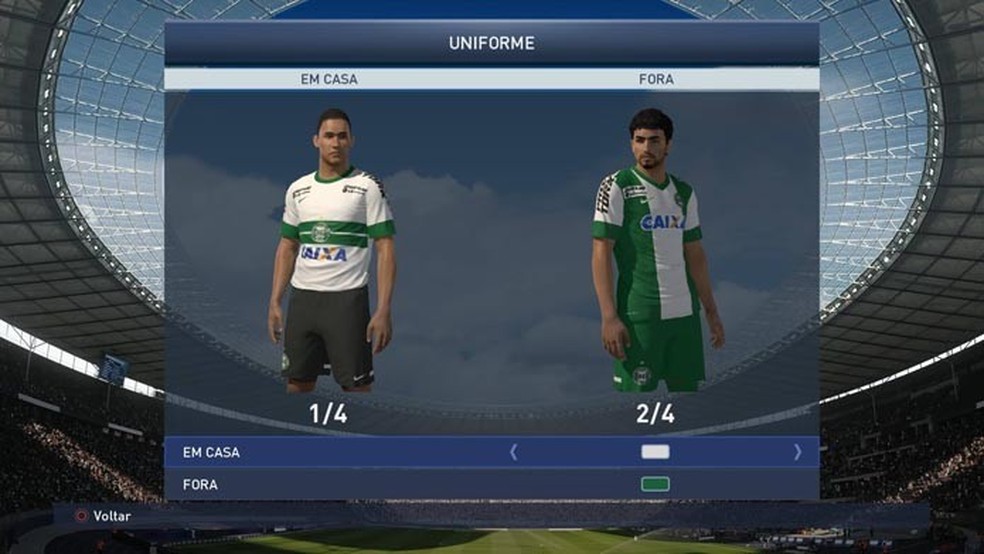Screen dimensions: 984x554
Task: Select the EM CASA uniform row
Action: [x=212, y=452]
